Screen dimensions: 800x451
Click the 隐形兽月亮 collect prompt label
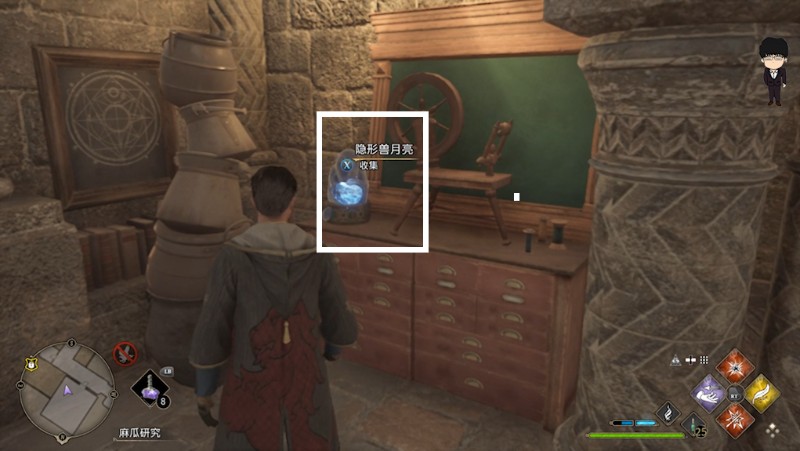click(384, 150)
